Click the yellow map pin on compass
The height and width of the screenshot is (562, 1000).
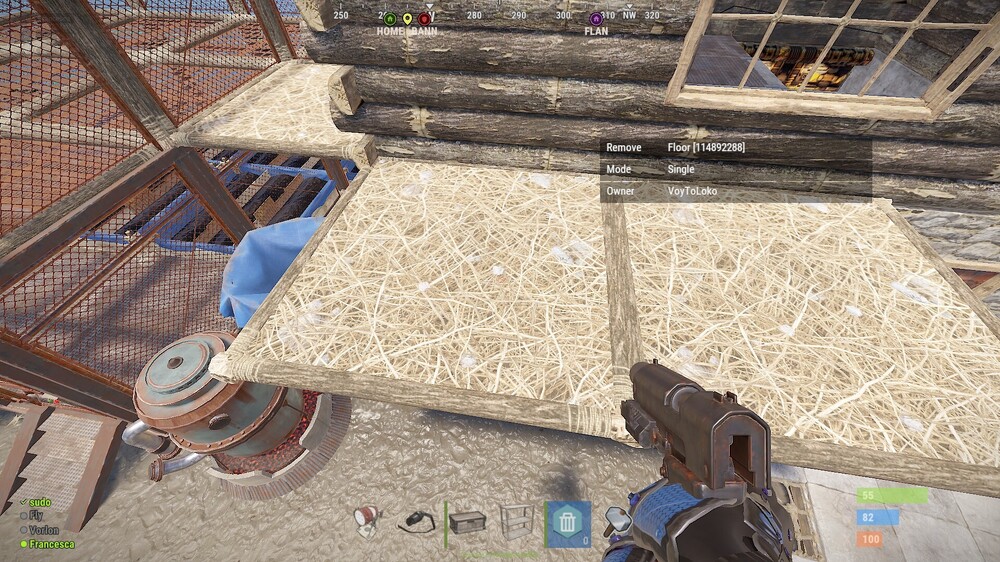(x=407, y=19)
